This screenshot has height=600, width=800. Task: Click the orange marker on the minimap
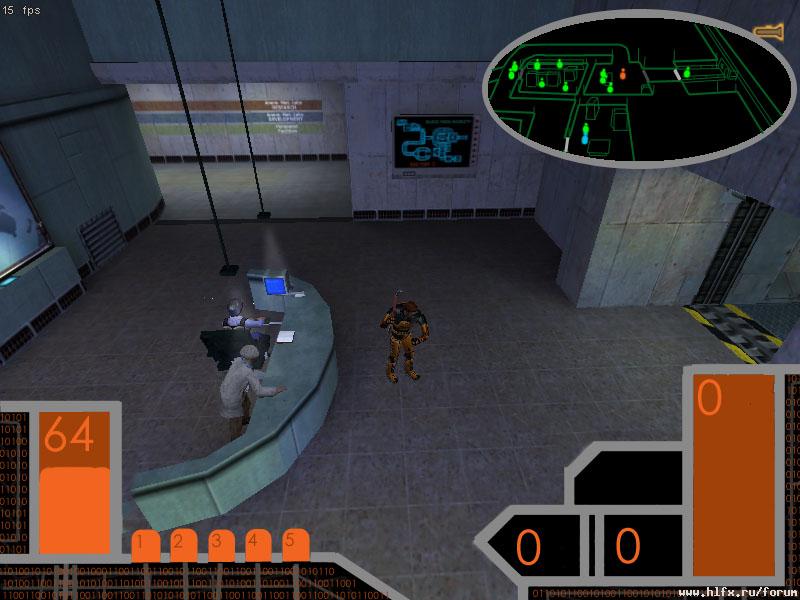tap(623, 73)
